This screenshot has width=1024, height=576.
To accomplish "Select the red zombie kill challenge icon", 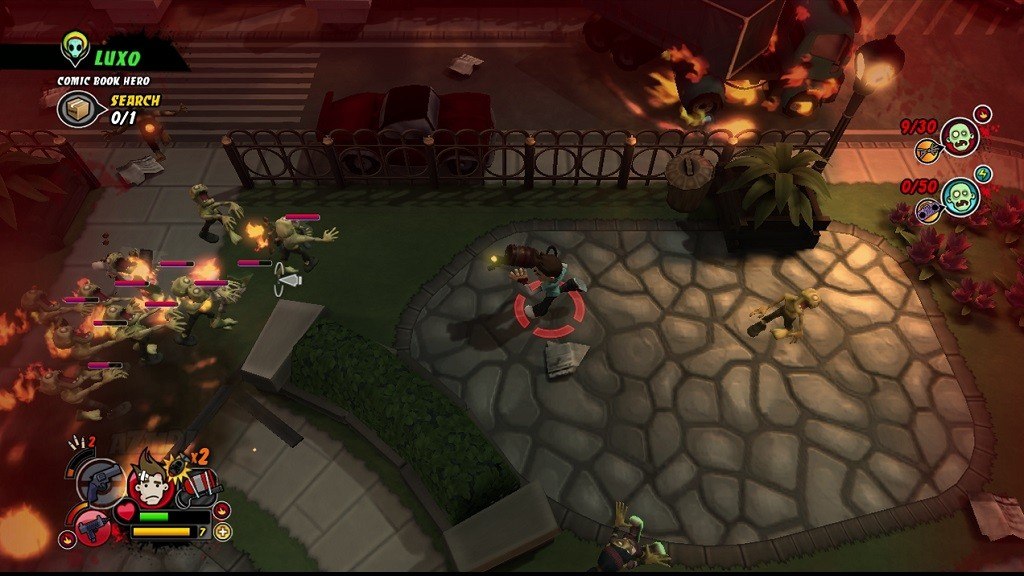I will (961, 137).
